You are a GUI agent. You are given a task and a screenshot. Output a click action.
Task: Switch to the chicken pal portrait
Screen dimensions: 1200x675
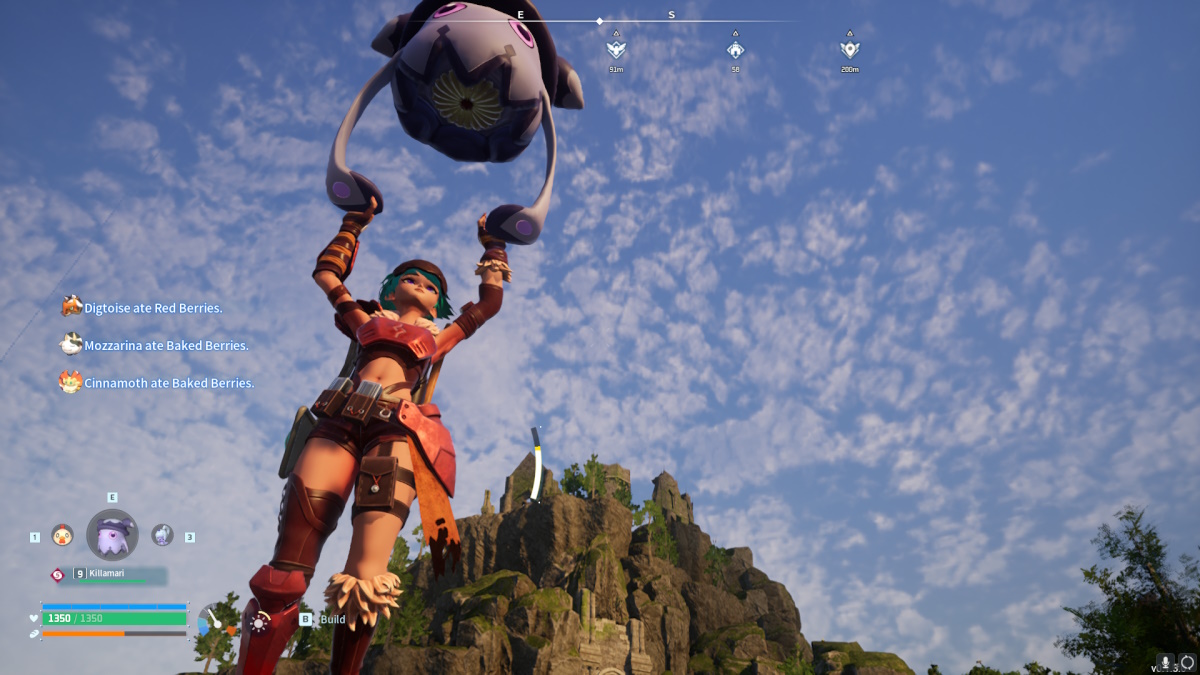click(x=62, y=535)
